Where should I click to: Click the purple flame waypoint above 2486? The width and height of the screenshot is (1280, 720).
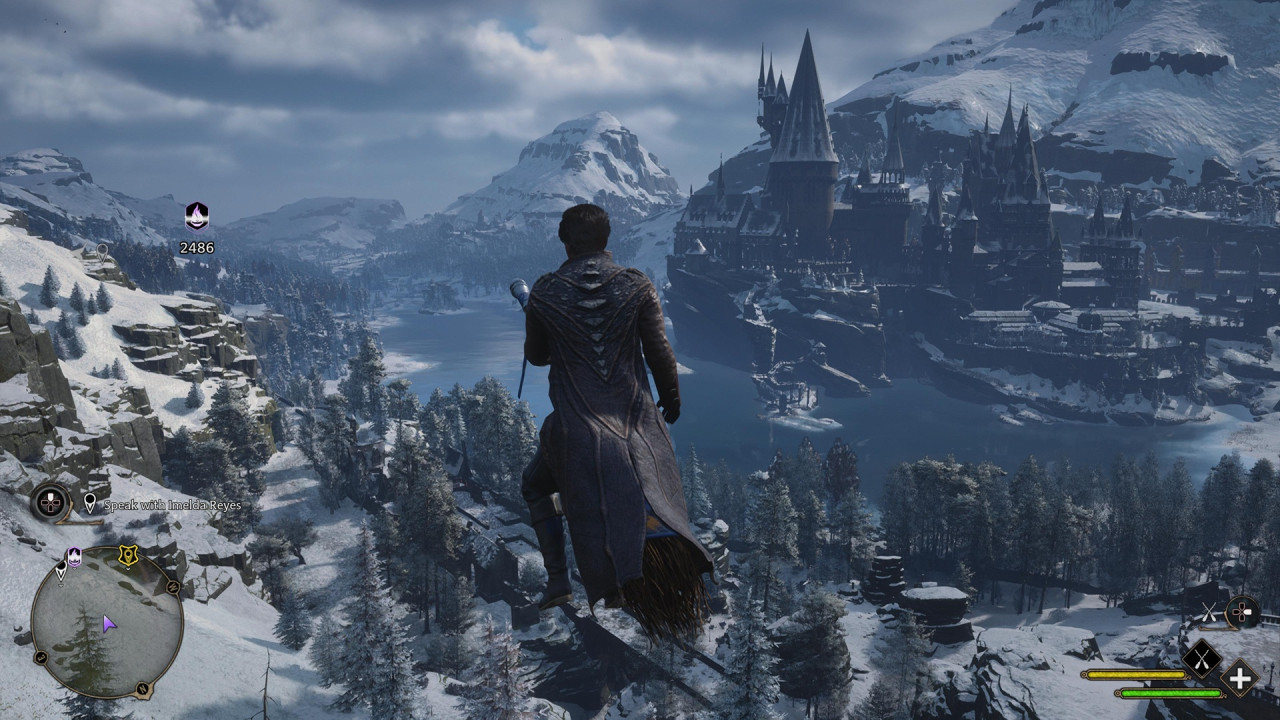click(x=197, y=216)
